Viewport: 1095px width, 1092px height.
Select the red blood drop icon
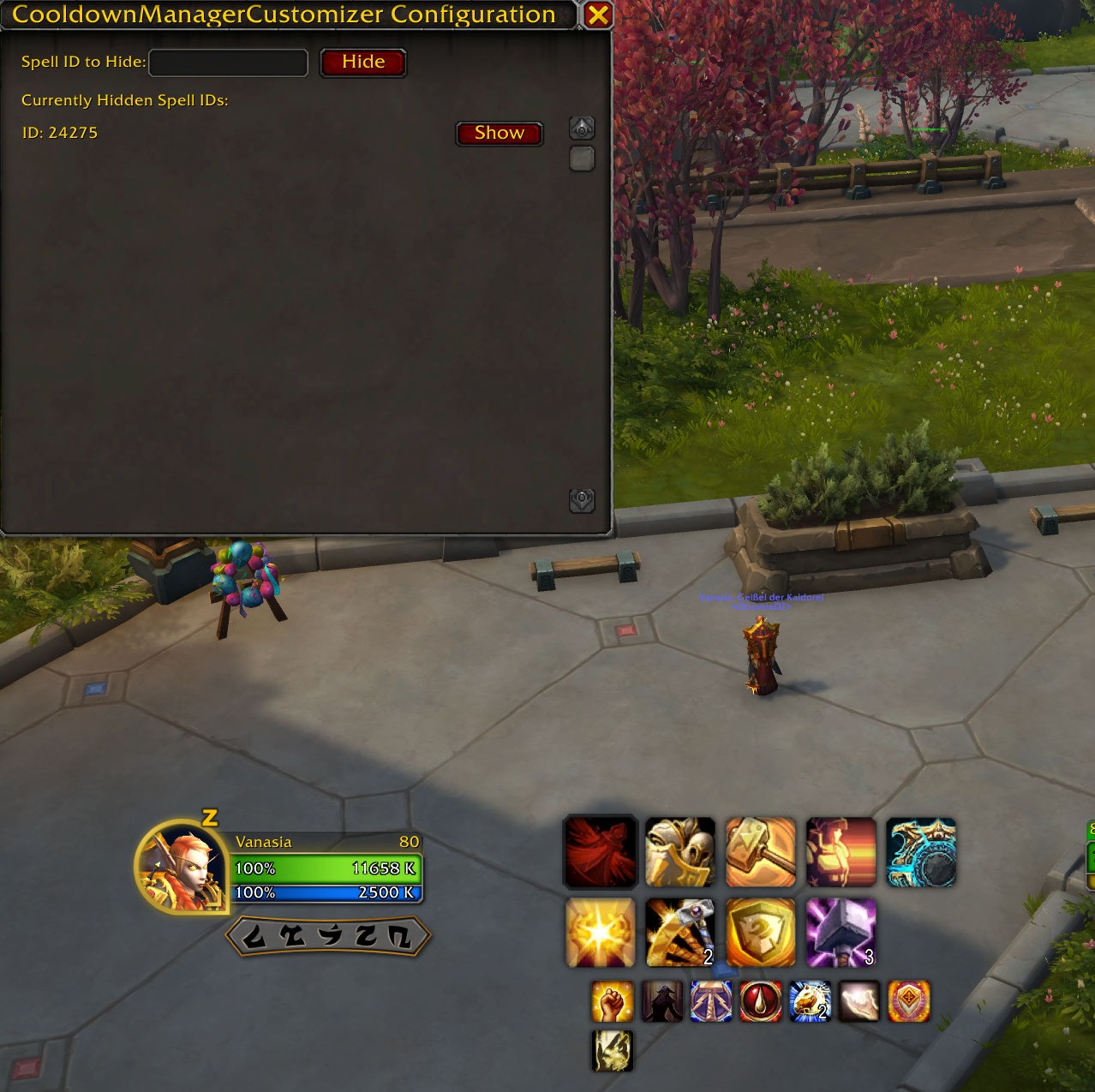pyautogui.click(x=761, y=1002)
